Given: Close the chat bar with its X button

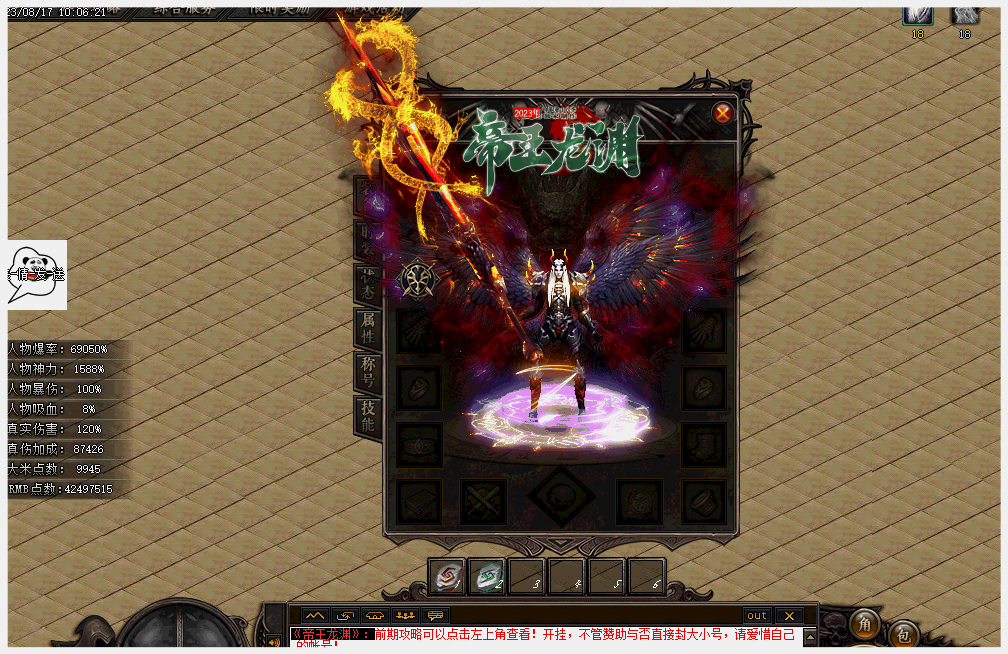Looking at the screenshot, I should tap(789, 615).
